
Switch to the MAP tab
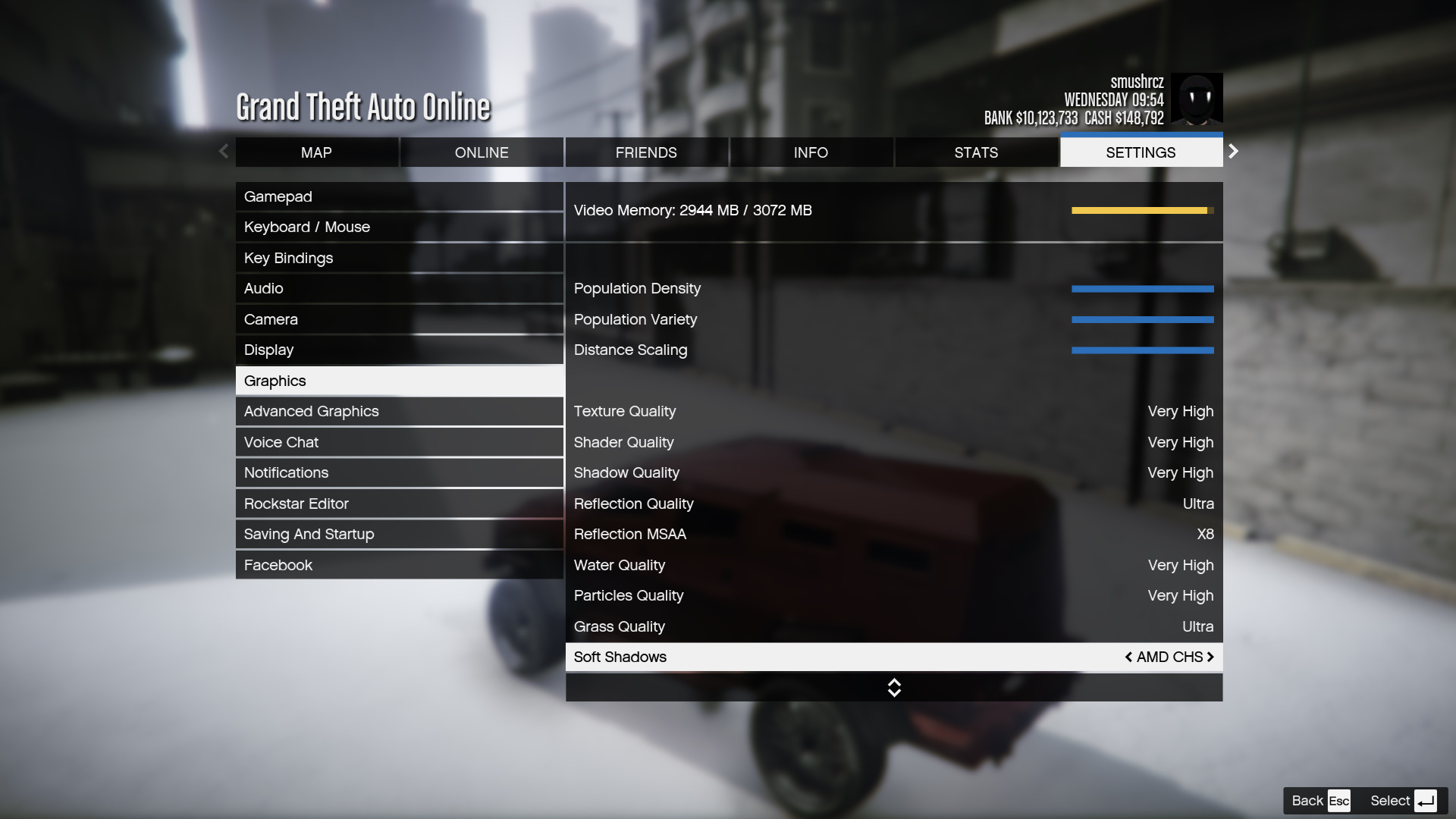pyautogui.click(x=316, y=152)
